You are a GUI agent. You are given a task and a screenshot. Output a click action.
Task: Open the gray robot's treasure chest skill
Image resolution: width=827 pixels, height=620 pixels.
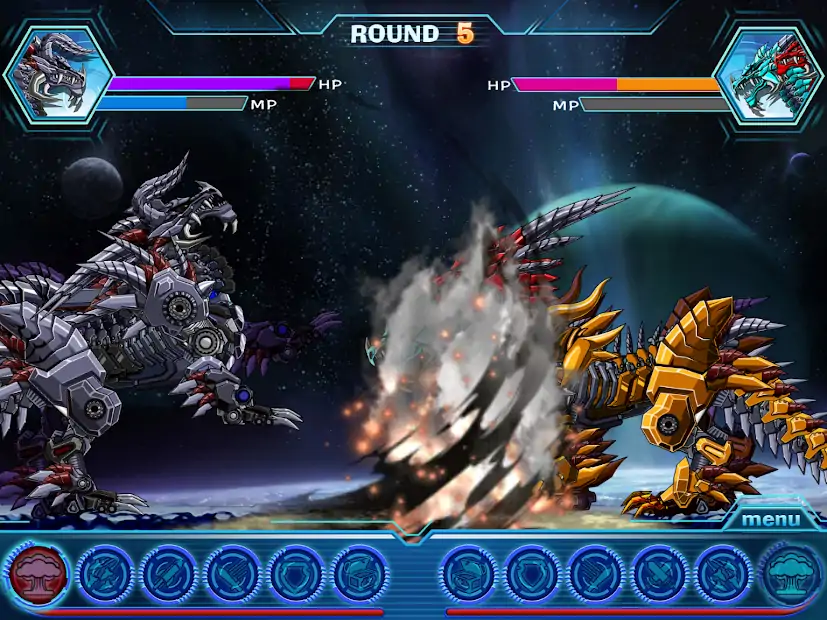(x=361, y=575)
